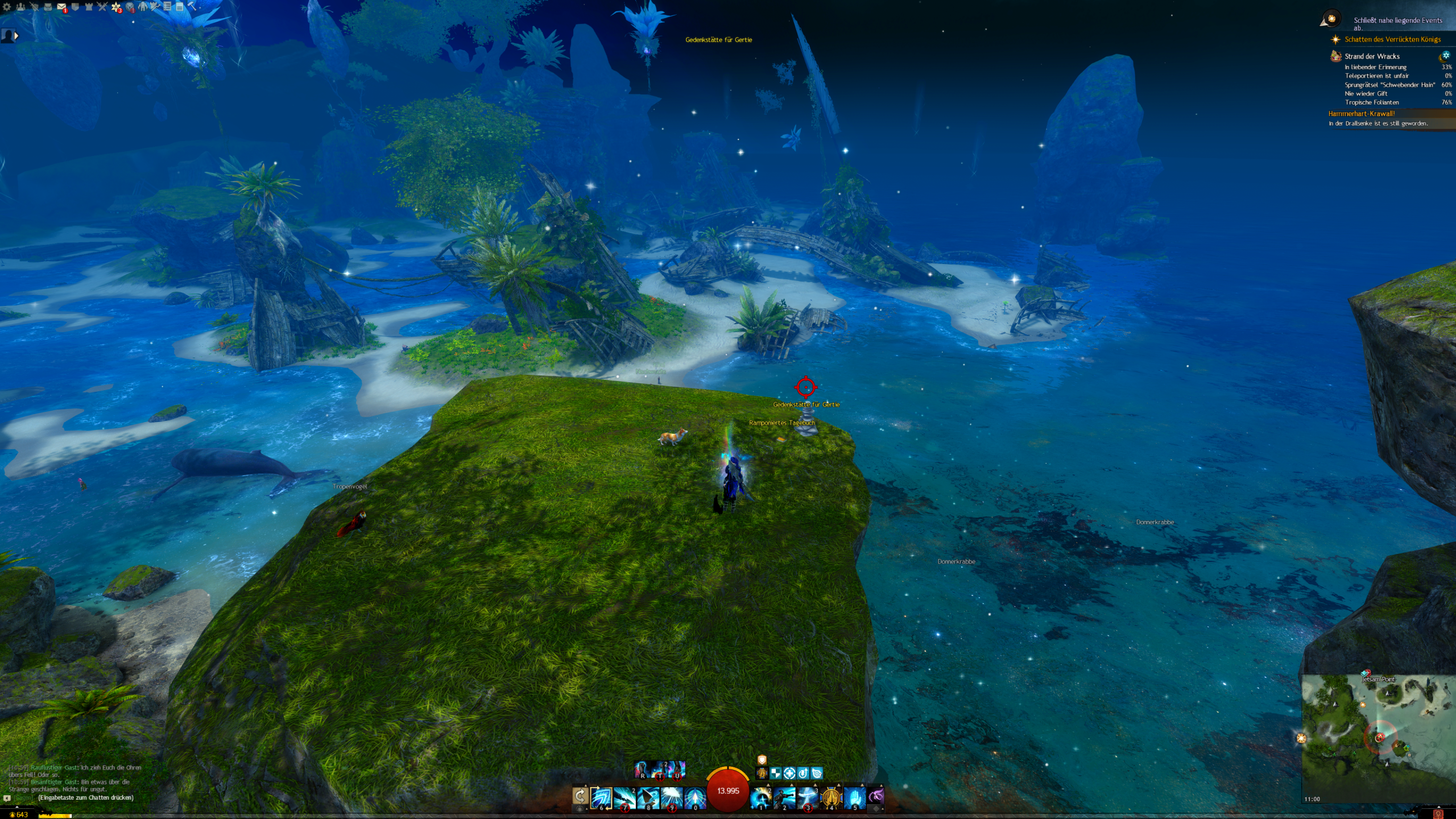Image resolution: width=1456 pixels, height=819 pixels.
Task: Open the mail envelope with notification
Action: (x=61, y=7)
